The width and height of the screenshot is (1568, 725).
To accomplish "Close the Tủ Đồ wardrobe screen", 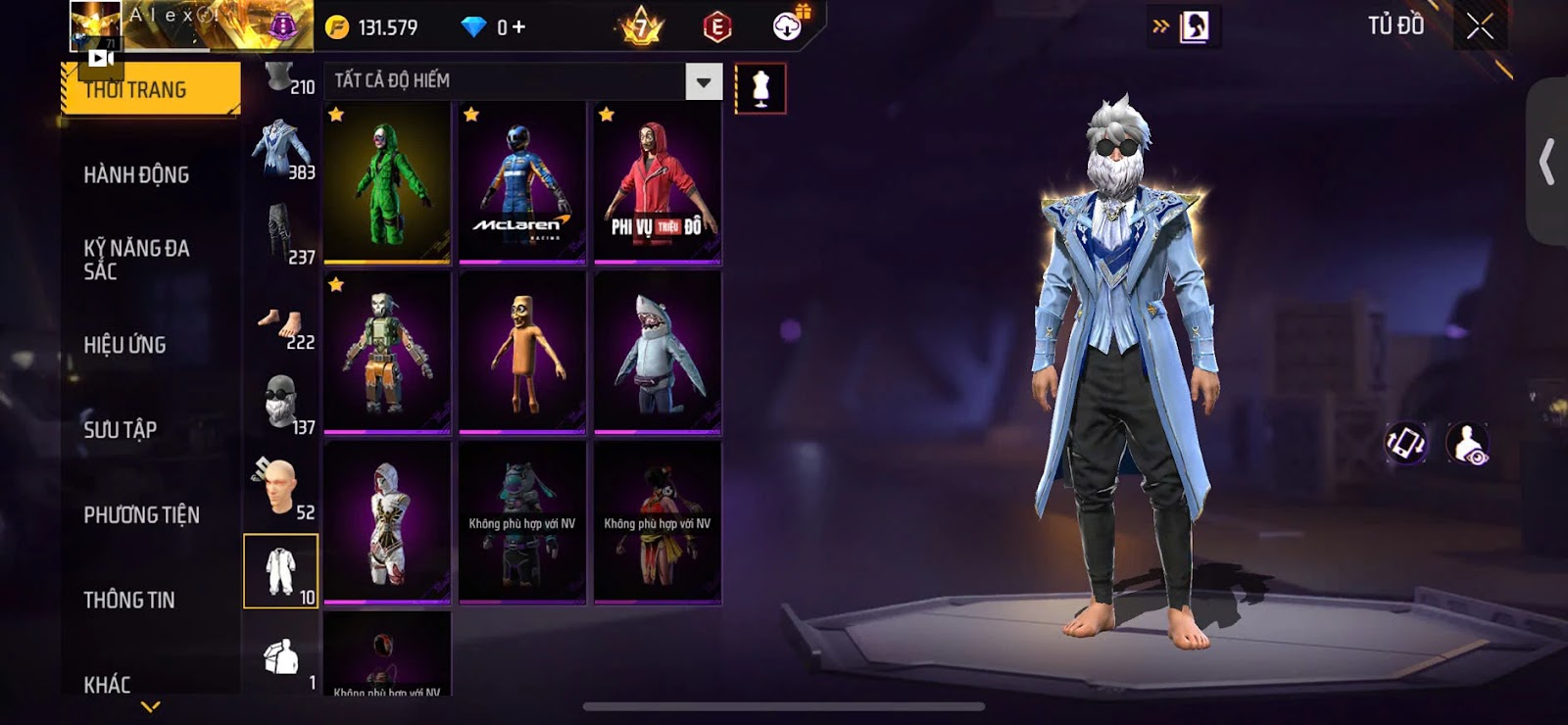I will 1480,26.
